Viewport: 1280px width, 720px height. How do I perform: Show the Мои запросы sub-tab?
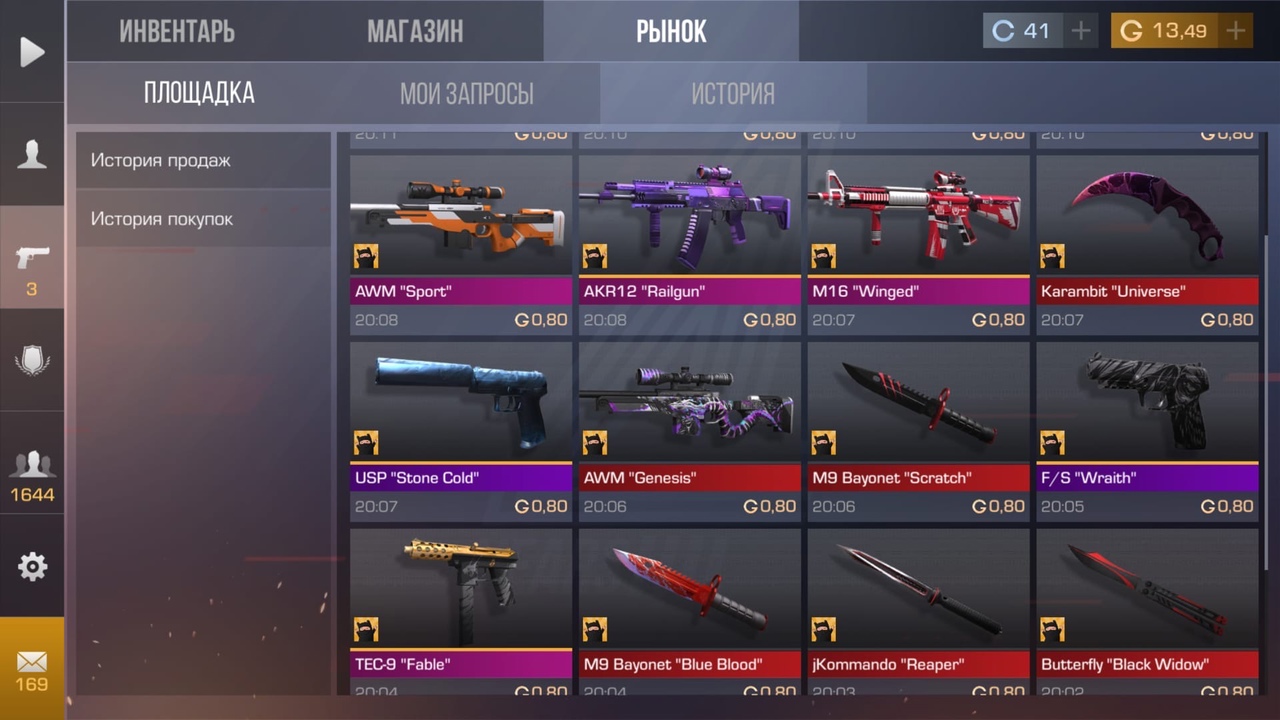pyautogui.click(x=466, y=94)
